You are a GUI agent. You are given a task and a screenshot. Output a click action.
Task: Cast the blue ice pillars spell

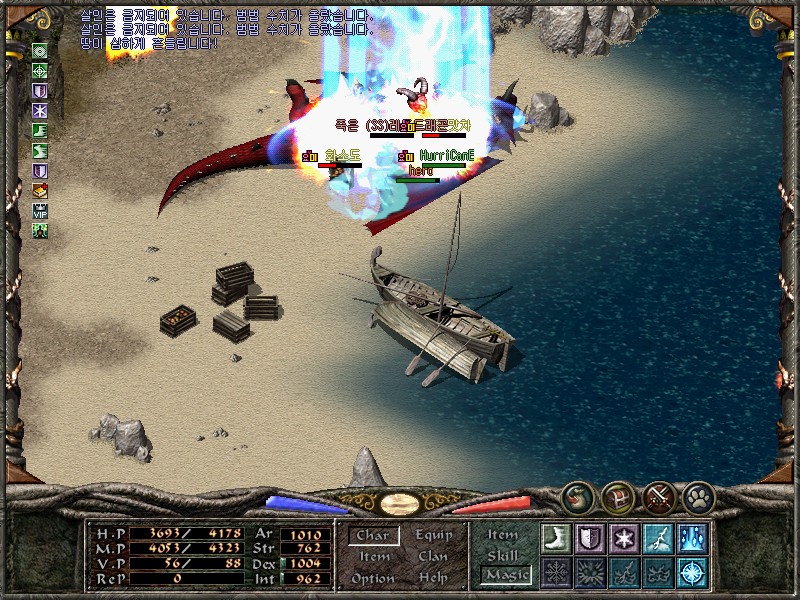pos(692,538)
